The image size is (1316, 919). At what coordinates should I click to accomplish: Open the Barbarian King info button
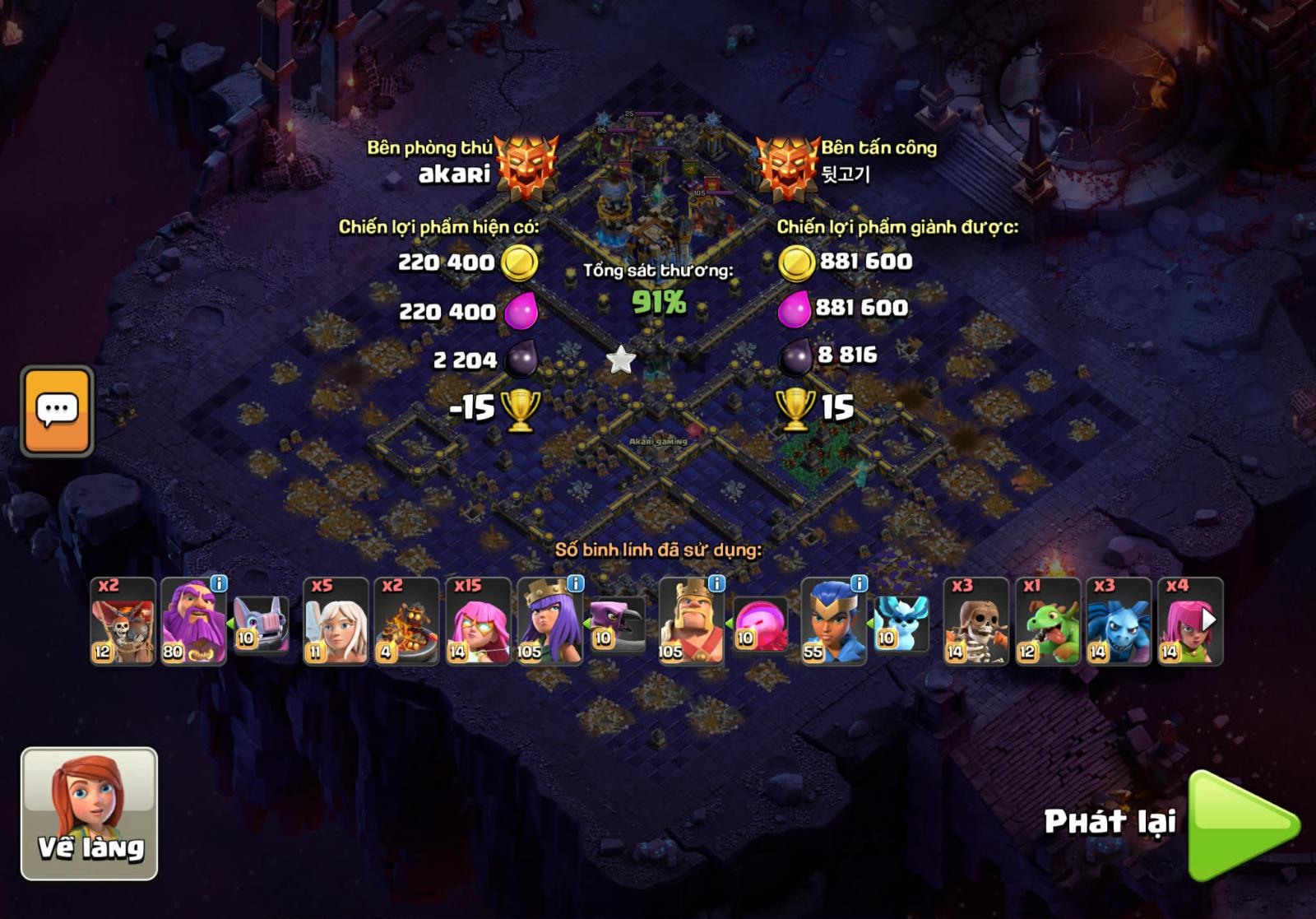tap(717, 583)
